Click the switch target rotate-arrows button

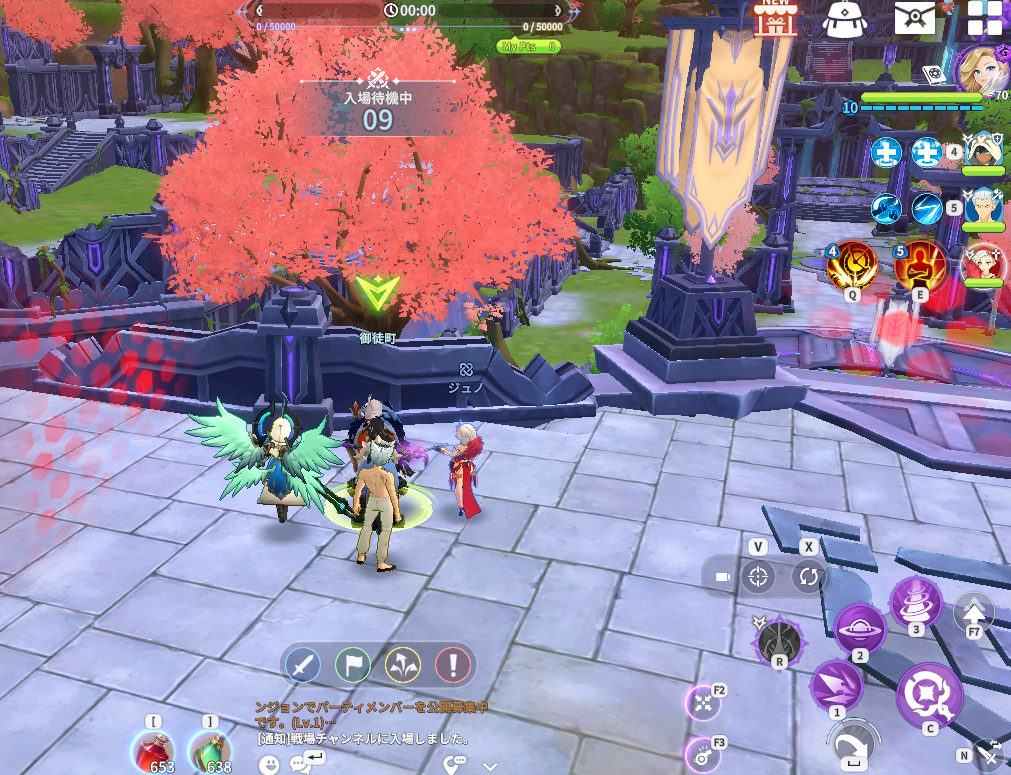pos(808,577)
